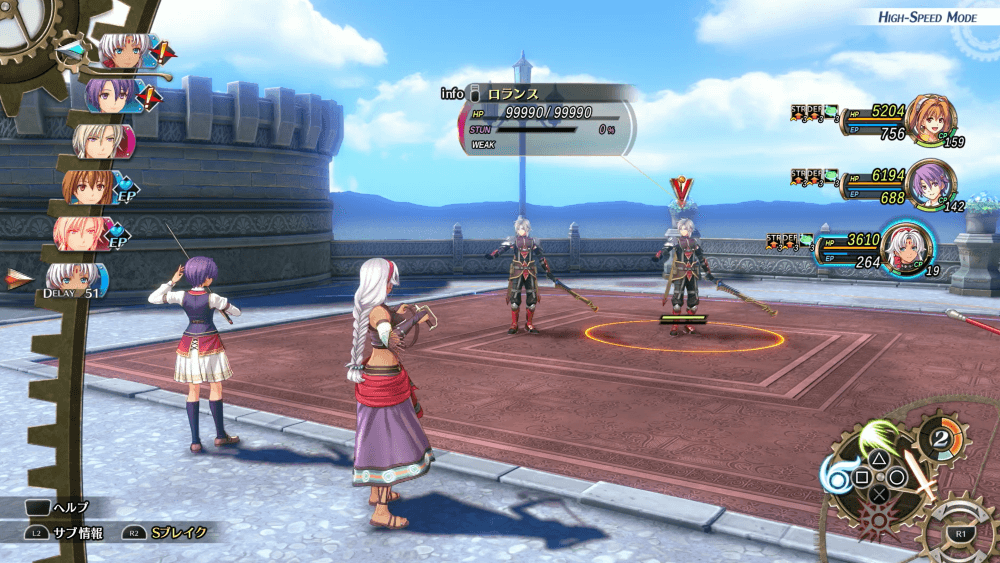Click the top white-haired turn order portrait
This screenshot has height=563, width=1000.
pyautogui.click(x=122, y=51)
